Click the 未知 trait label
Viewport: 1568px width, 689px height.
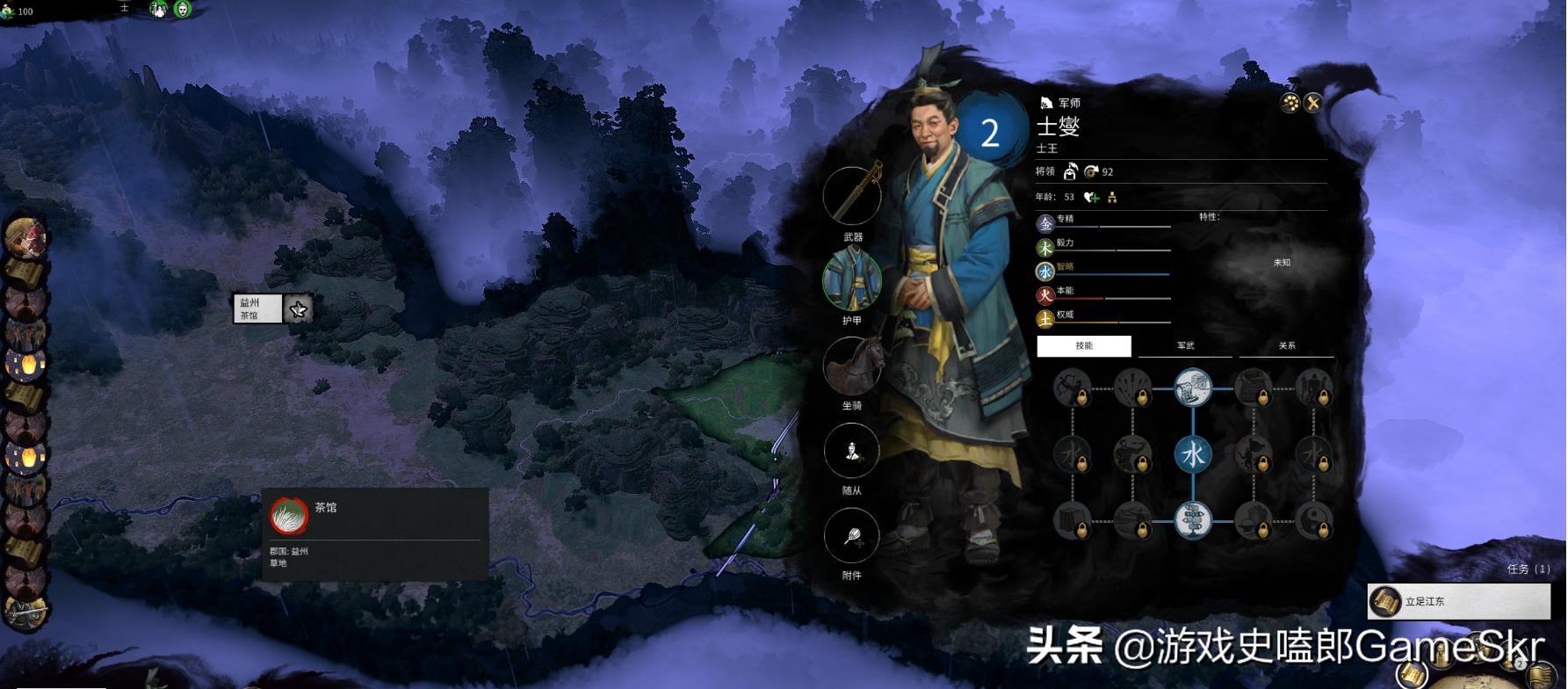1281,263
